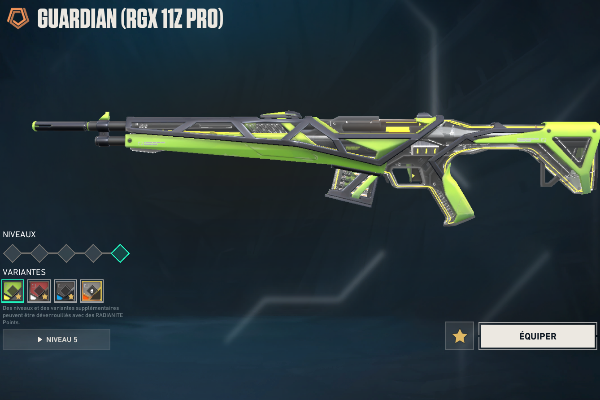Play the Niveau 5 preview video
The image size is (600, 400).
(56, 340)
